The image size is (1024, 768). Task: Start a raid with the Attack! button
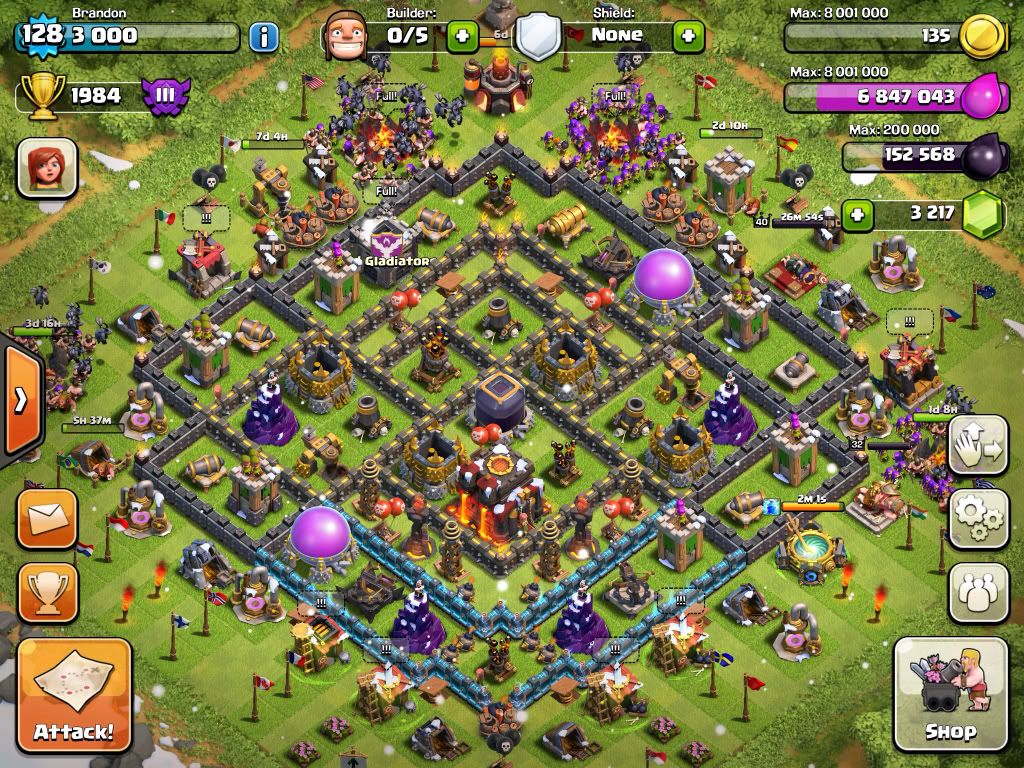click(74, 695)
